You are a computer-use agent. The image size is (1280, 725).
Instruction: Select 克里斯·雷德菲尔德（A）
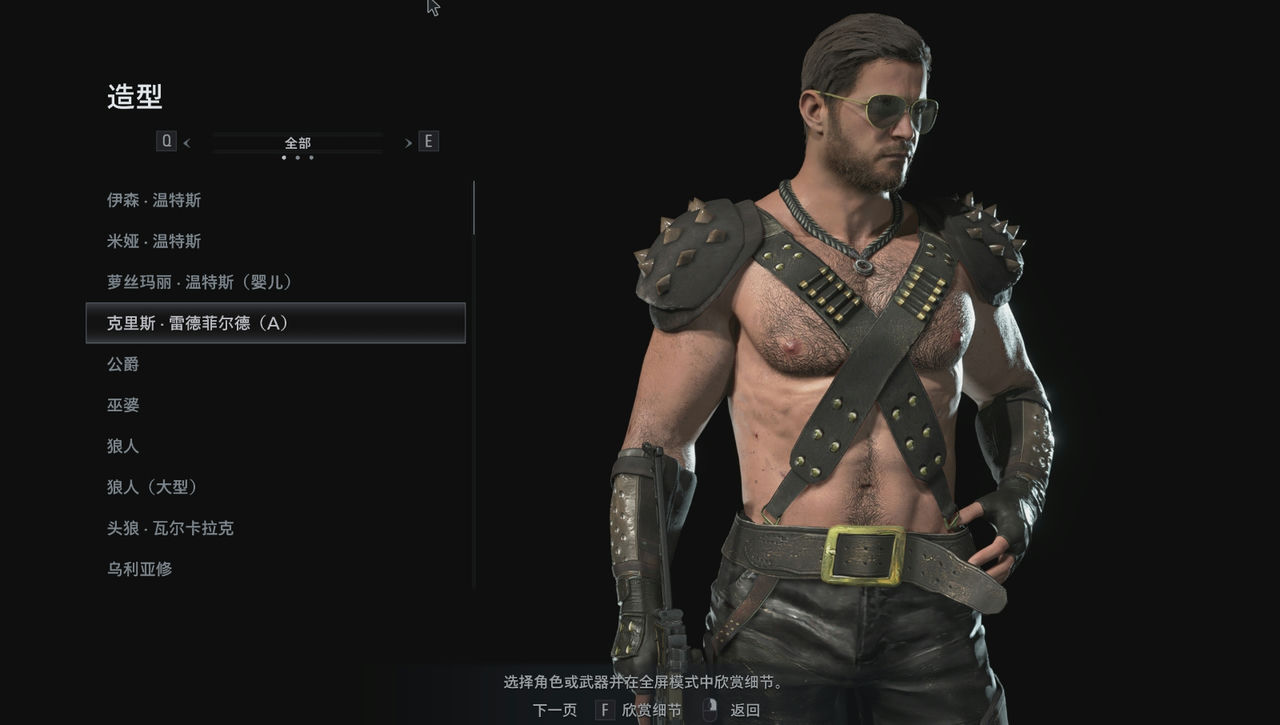coord(190,323)
